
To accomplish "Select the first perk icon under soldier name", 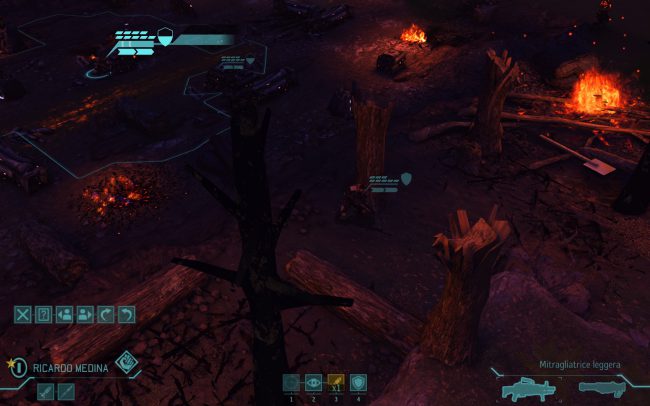I will click(x=46, y=391).
